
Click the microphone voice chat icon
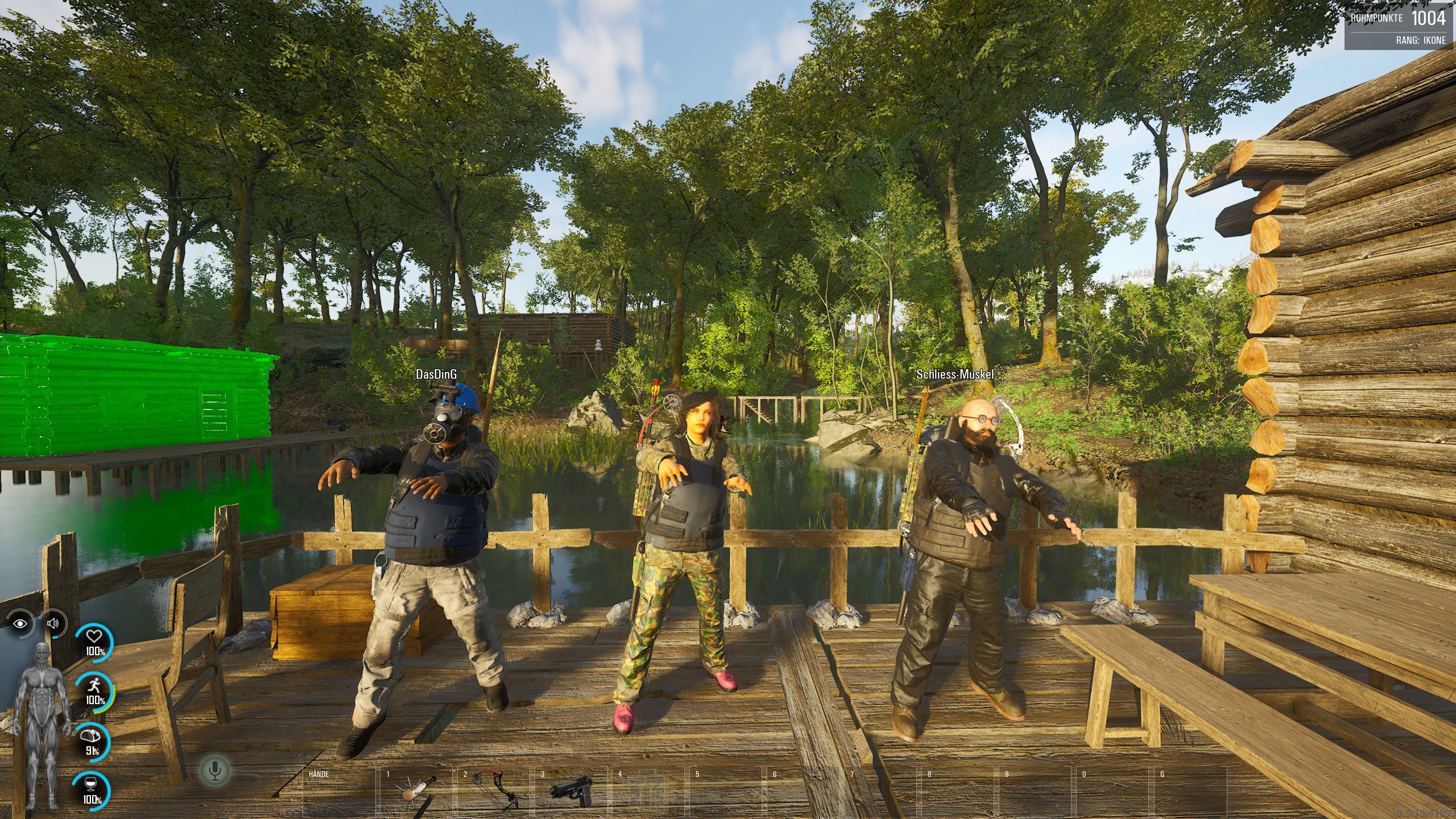(x=215, y=771)
